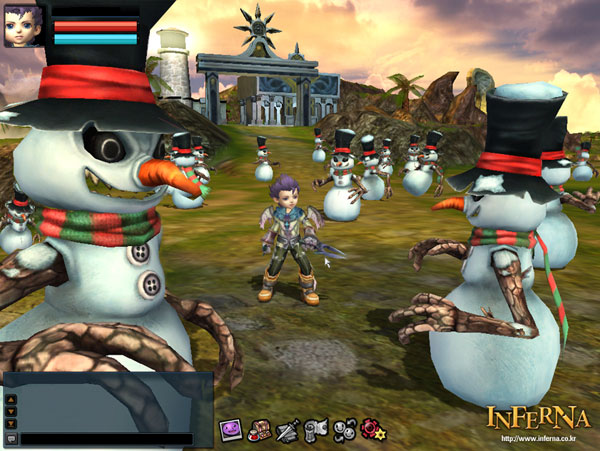Click the chat scroll-down arrow button
The width and height of the screenshot is (600, 451).
tap(11, 409)
